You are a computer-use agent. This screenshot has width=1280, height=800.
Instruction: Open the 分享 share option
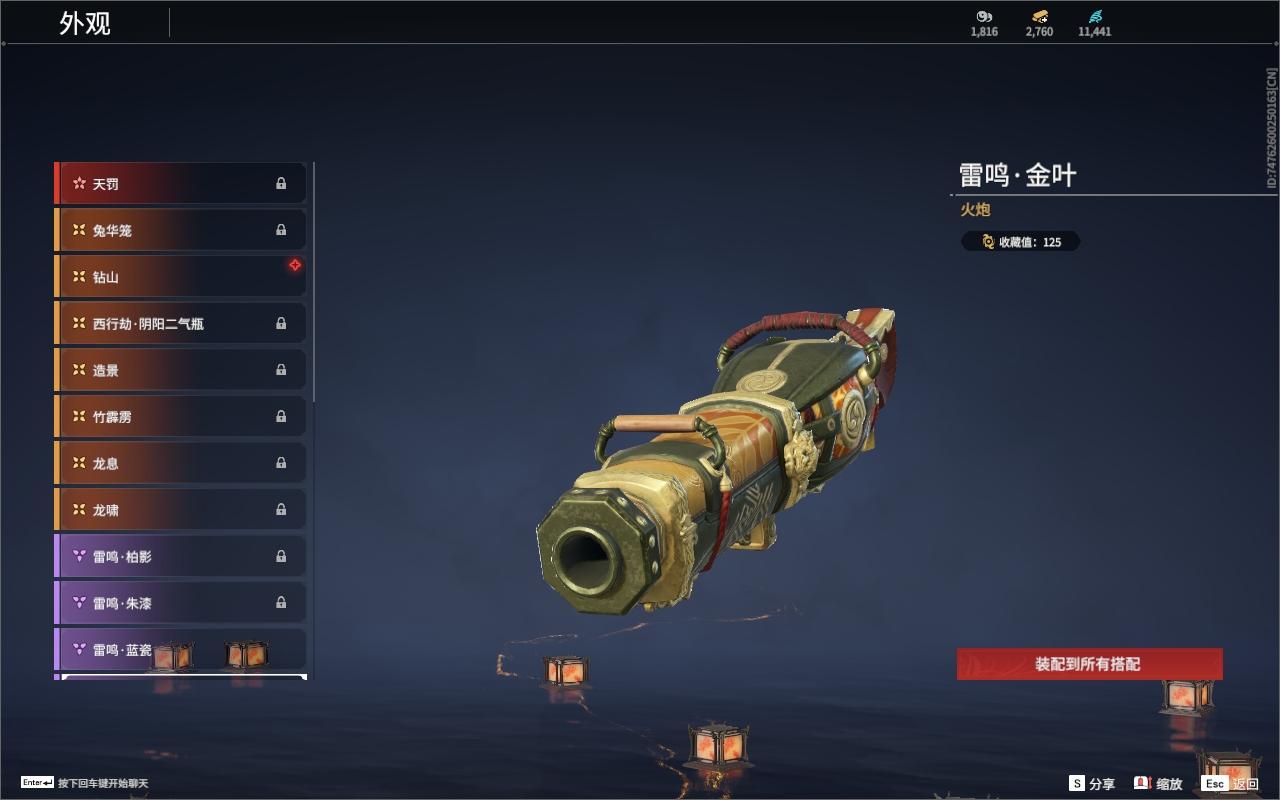coord(1092,784)
